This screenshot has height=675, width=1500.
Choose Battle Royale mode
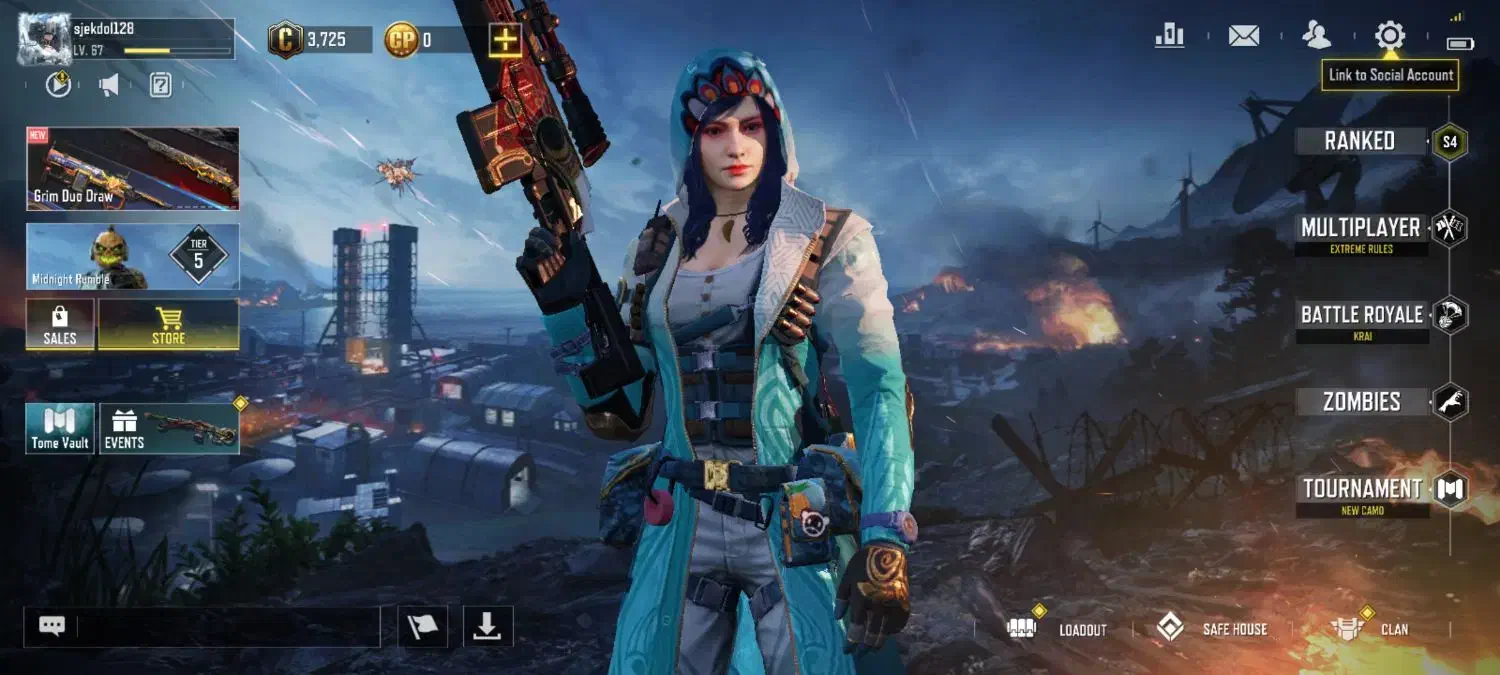tap(1361, 317)
